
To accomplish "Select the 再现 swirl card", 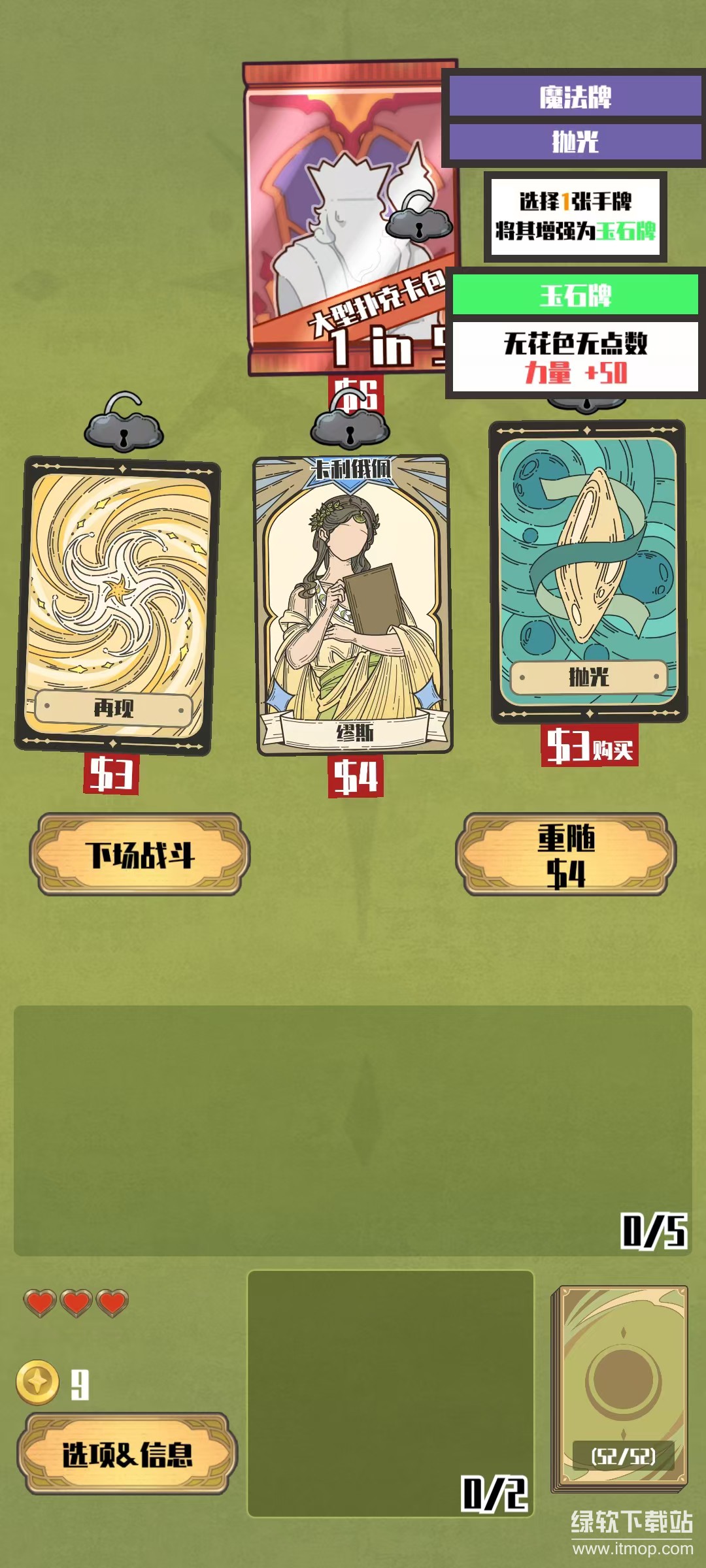I will point(116,604).
